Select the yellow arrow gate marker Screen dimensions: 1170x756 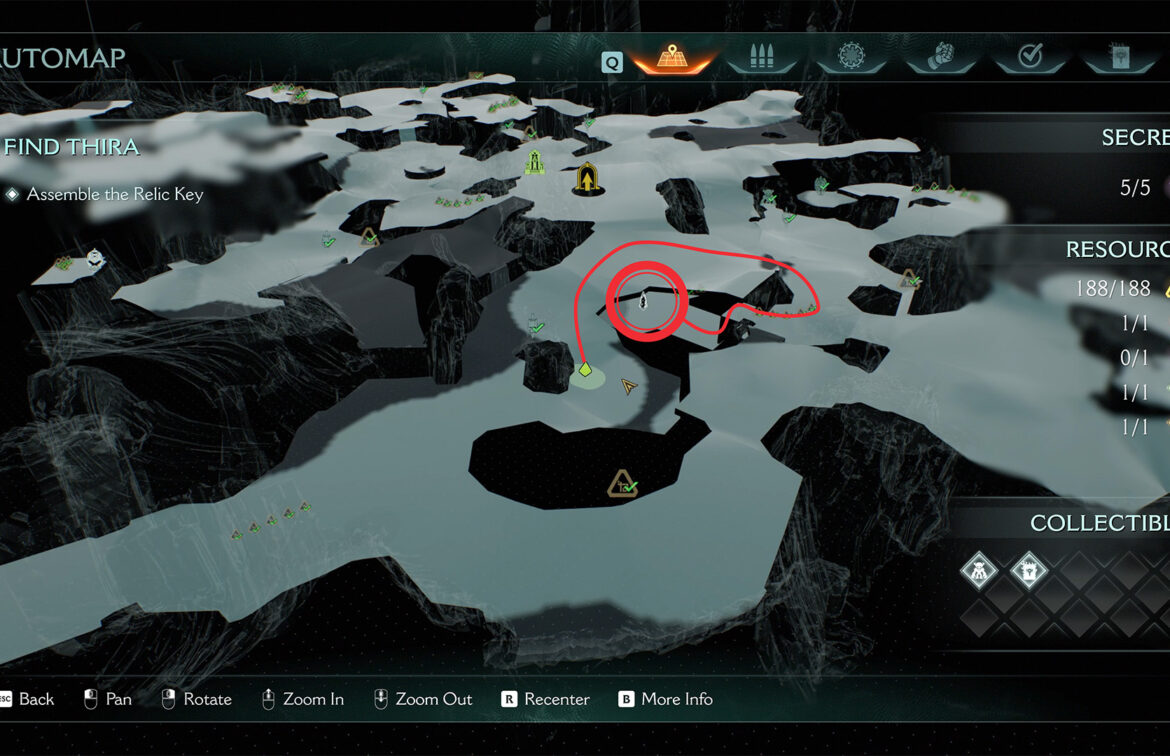coord(586,179)
